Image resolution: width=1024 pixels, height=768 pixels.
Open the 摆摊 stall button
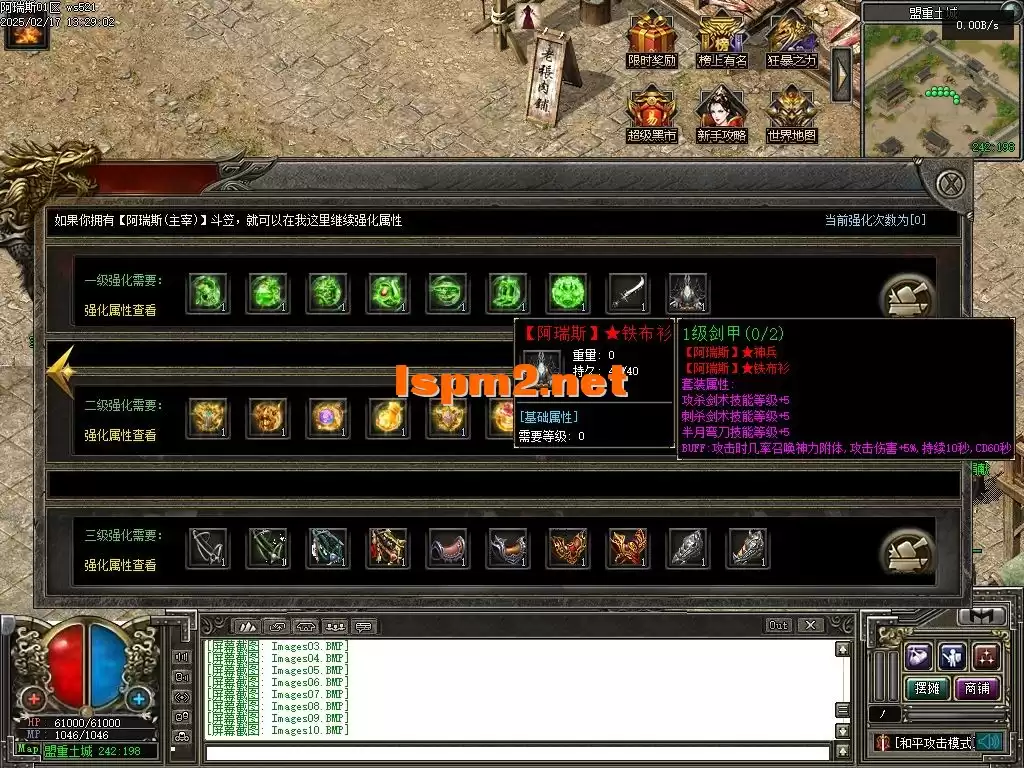[x=925, y=688]
